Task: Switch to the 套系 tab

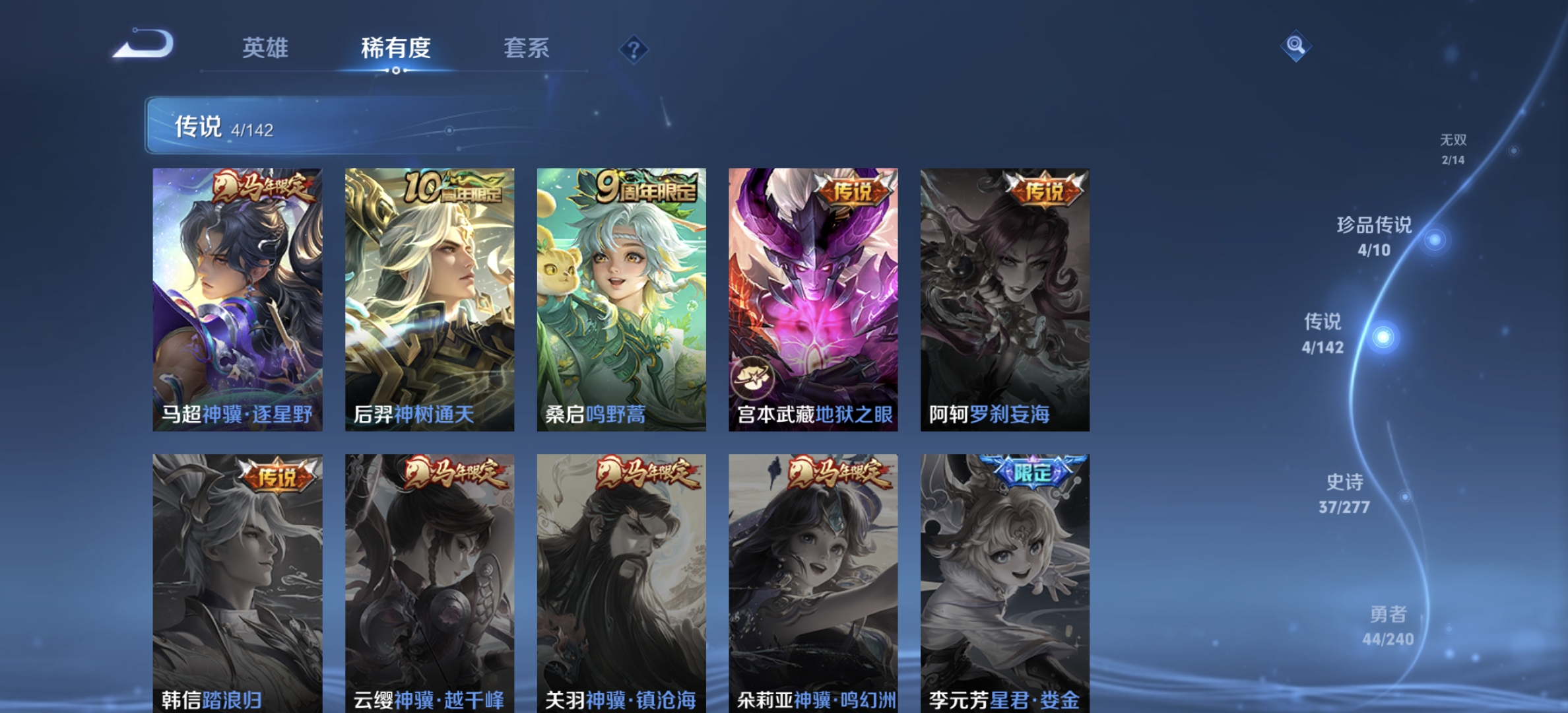Action: (x=528, y=49)
